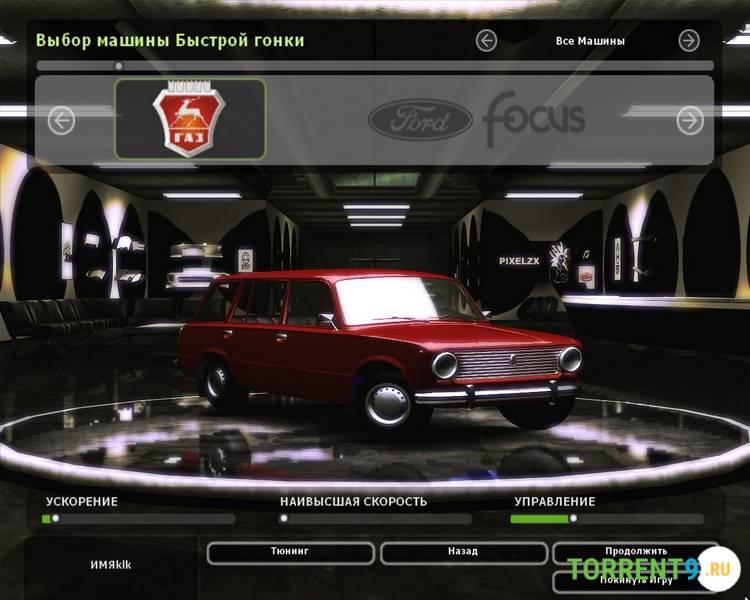Go back with the Назад button
750x600 pixels.
(x=463, y=552)
